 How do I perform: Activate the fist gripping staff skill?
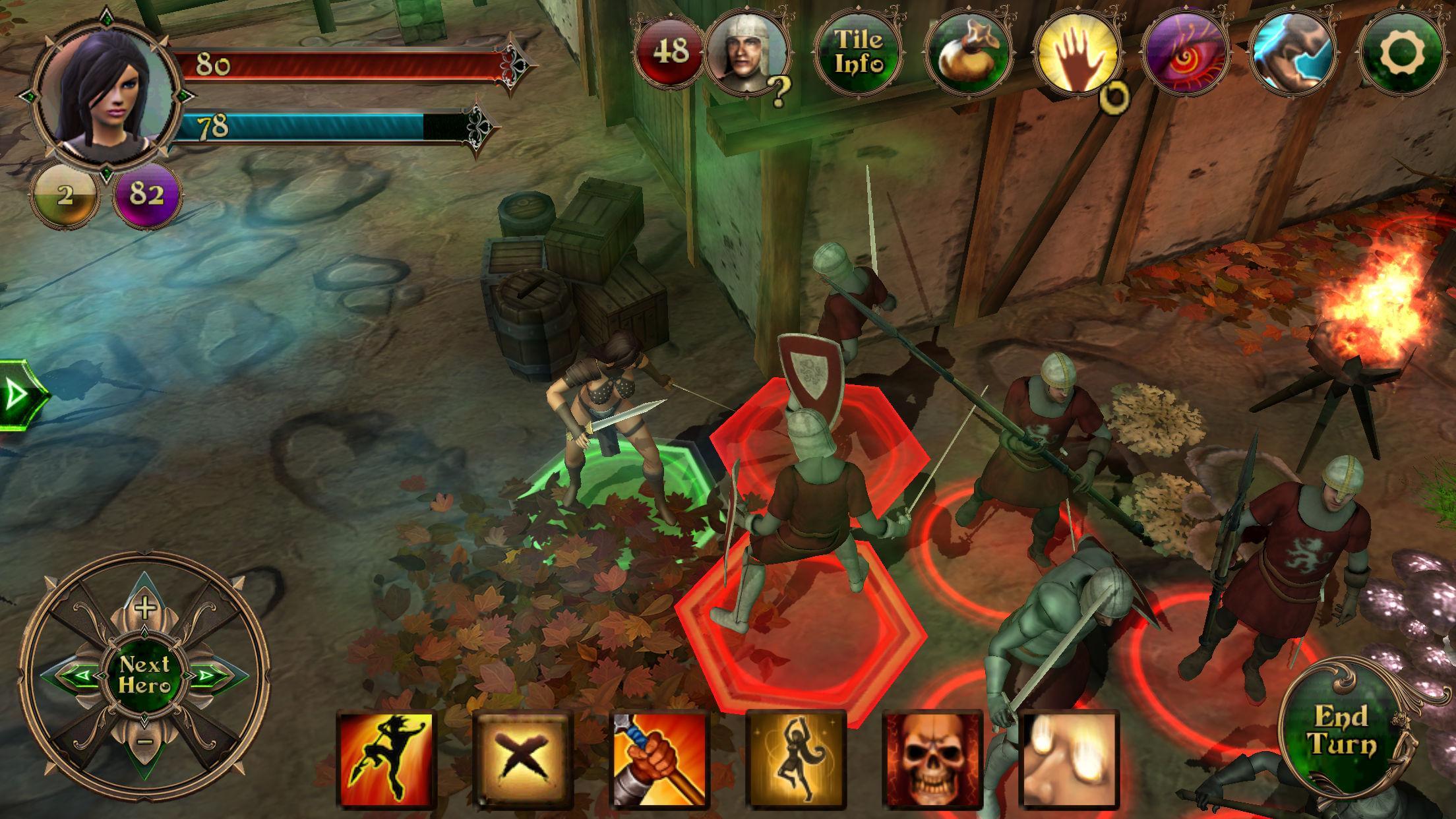point(659,758)
